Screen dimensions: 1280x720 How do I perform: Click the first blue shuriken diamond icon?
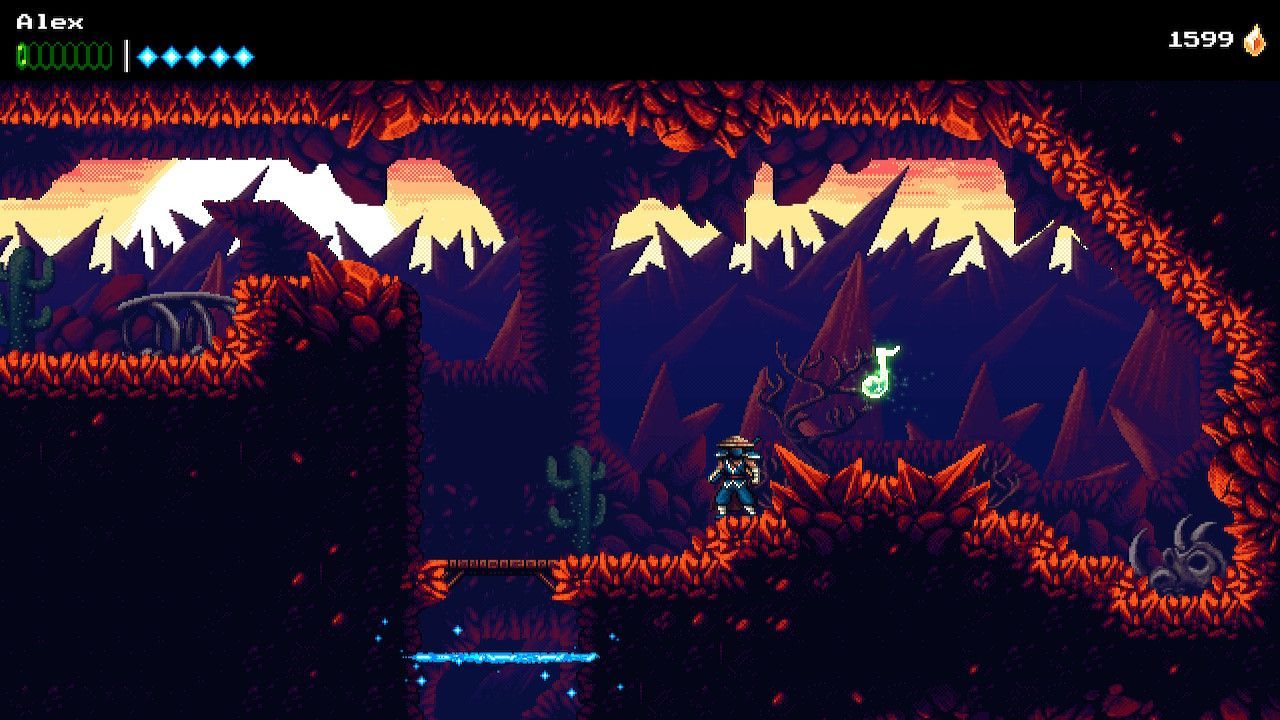pyautogui.click(x=148, y=55)
